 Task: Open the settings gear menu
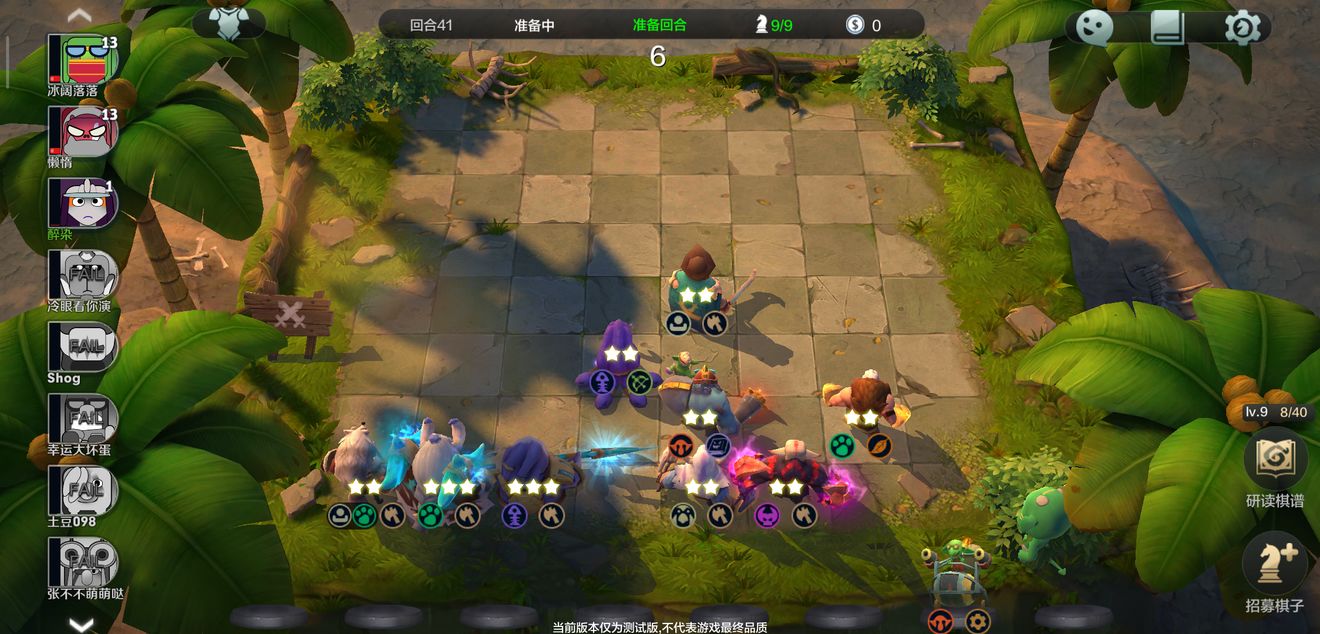click(x=1243, y=28)
